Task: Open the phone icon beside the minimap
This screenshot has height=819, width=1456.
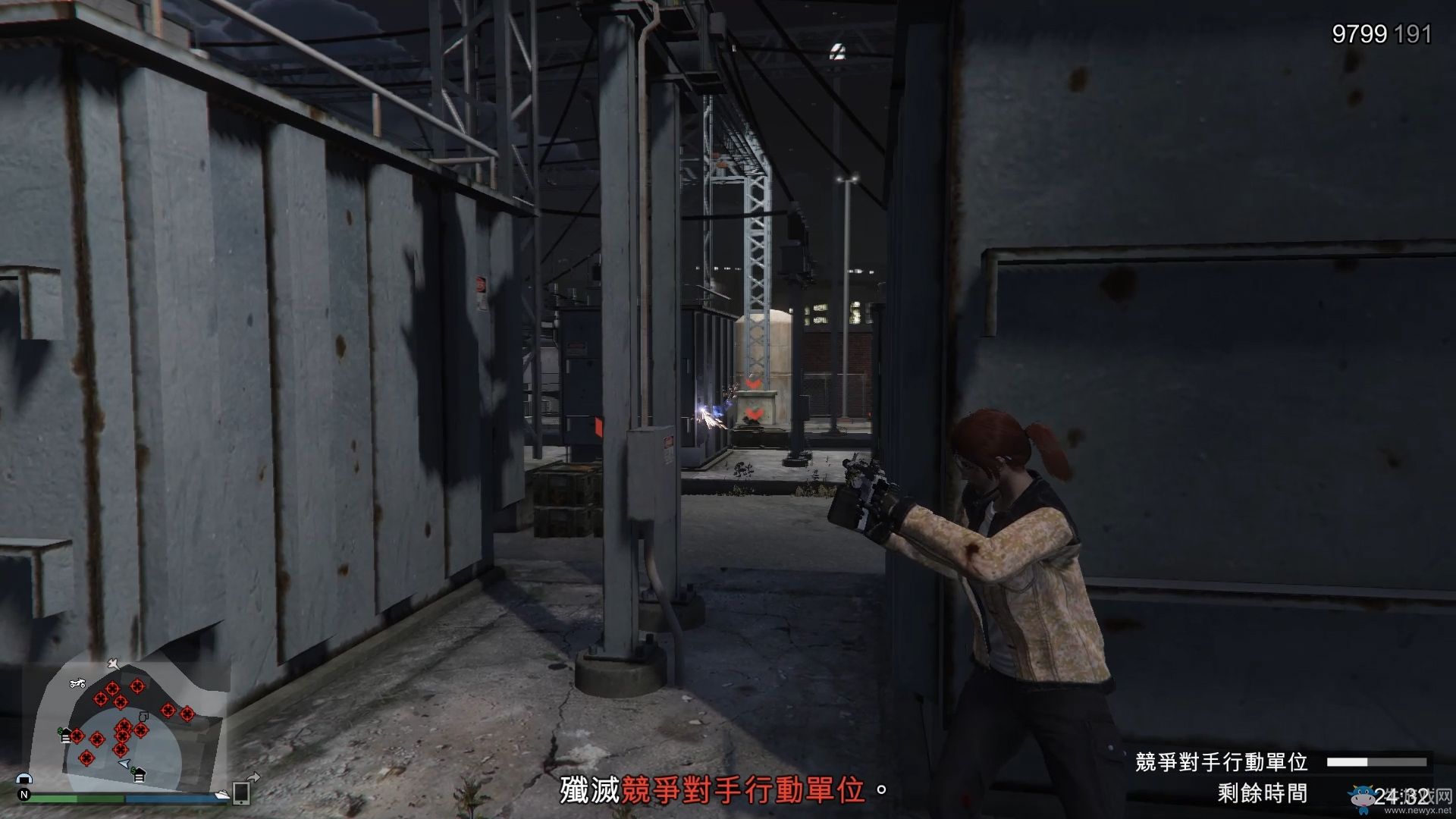Action: 241,792
